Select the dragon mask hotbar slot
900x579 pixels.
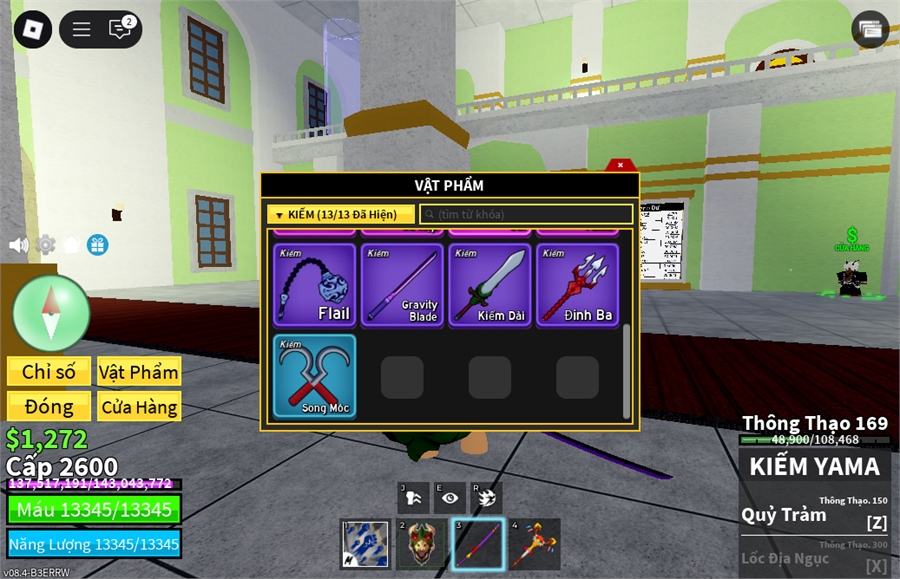tap(421, 544)
